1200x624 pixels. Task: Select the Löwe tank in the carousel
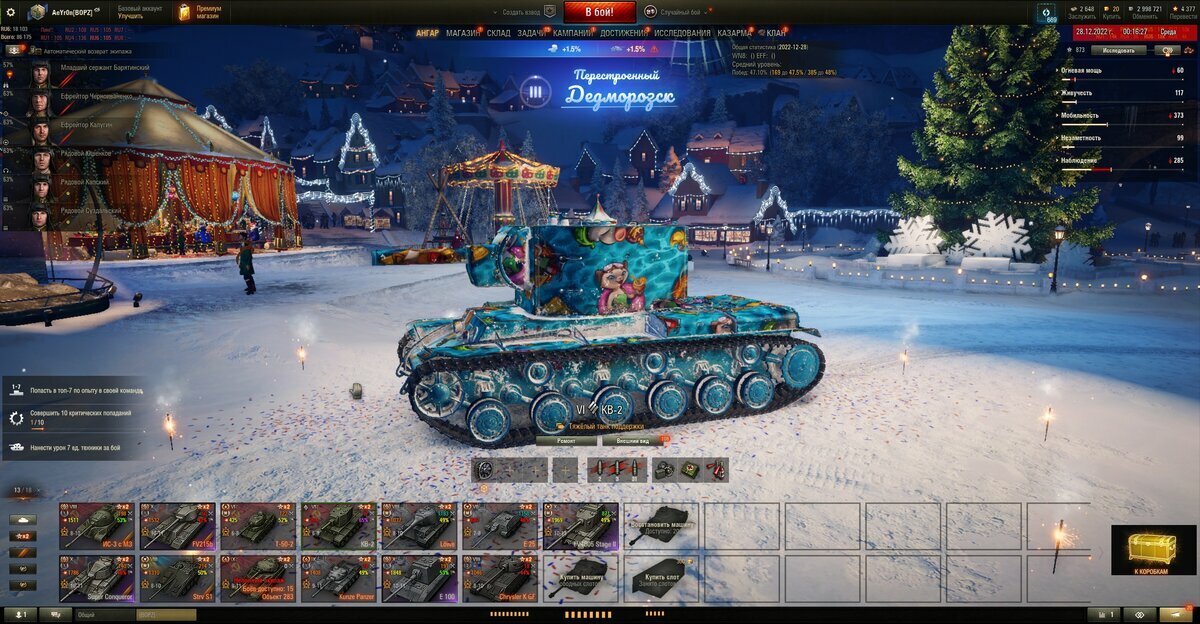point(418,525)
